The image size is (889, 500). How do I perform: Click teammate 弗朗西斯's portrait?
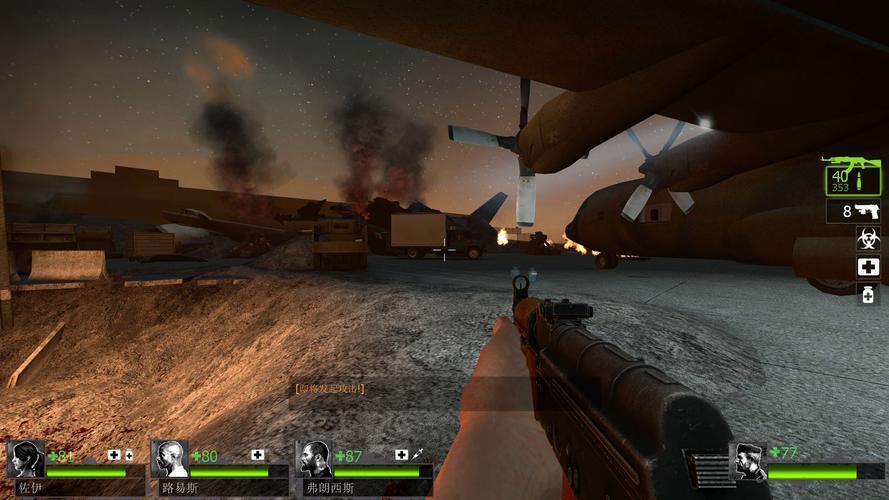(x=316, y=459)
